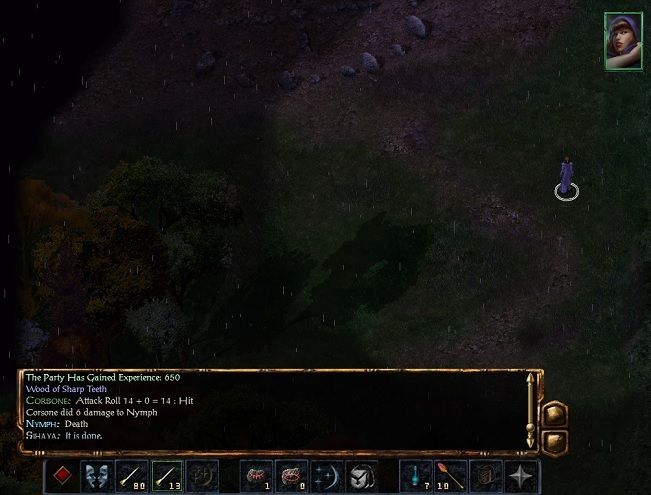Activate the twin blue masks icon

coord(97,476)
